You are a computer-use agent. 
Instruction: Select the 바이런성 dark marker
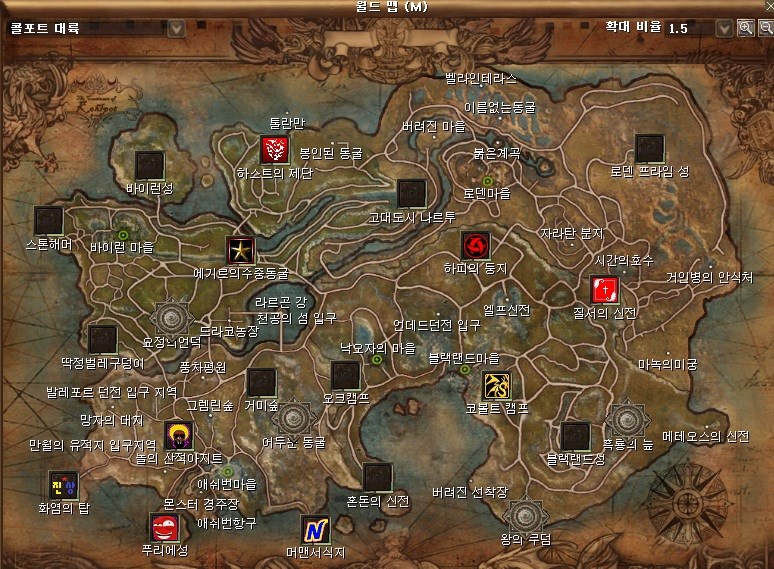(149, 165)
